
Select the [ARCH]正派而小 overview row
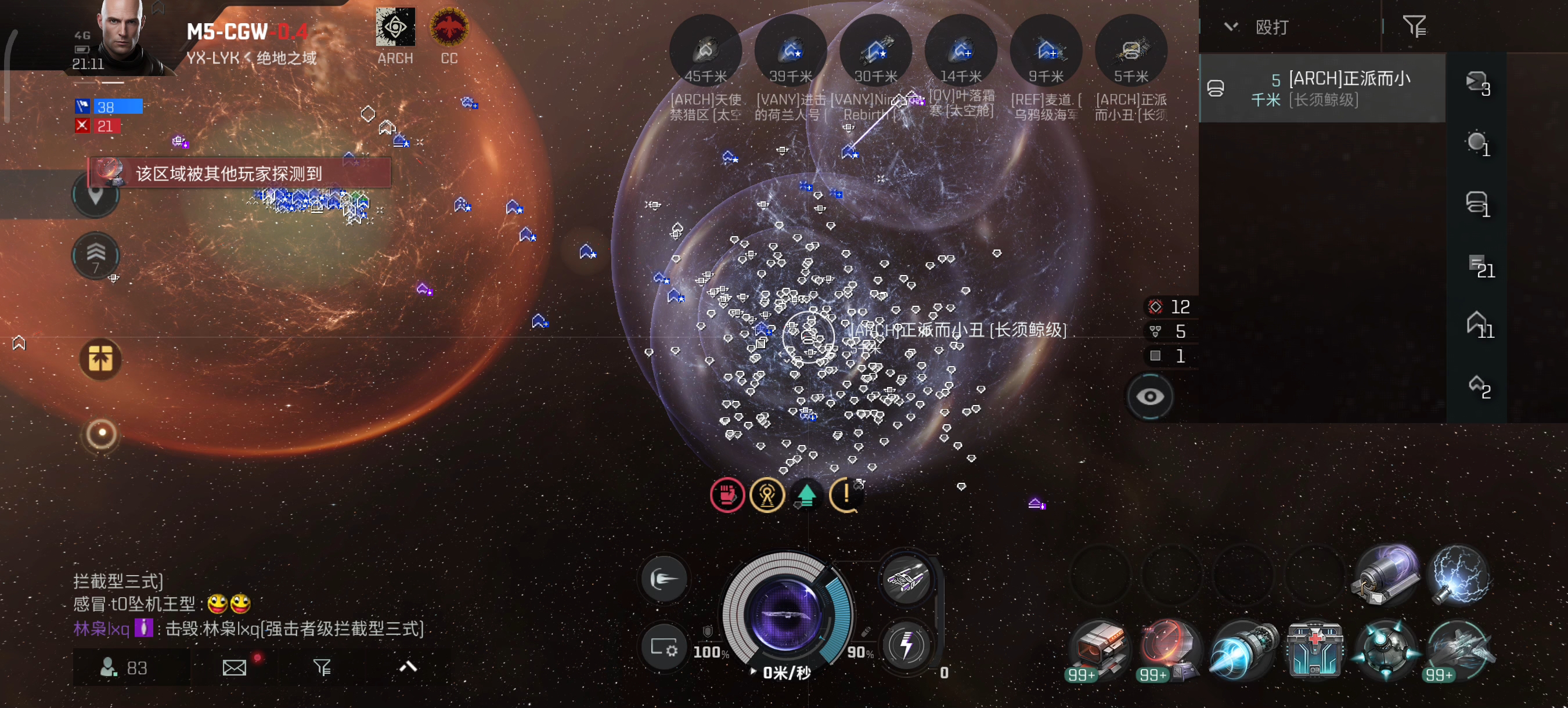tap(1322, 88)
